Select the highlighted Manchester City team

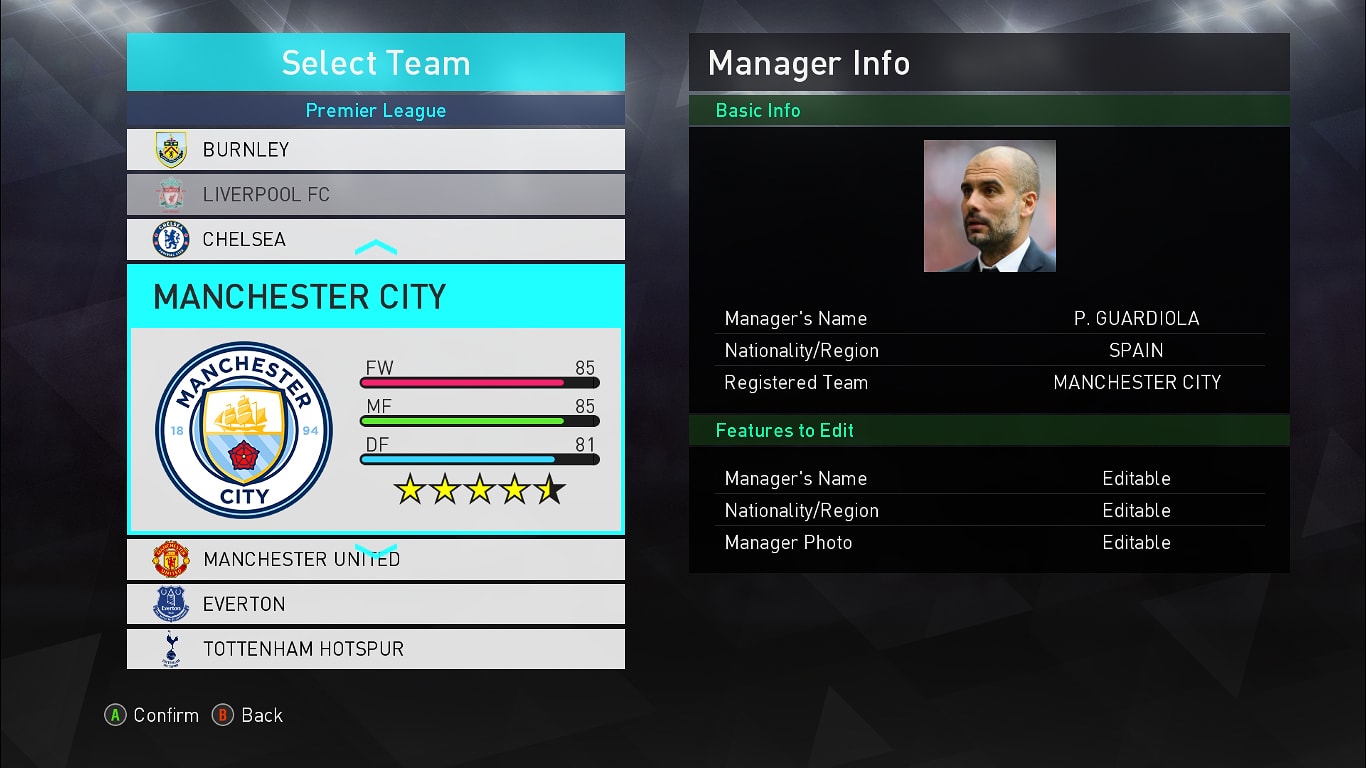click(x=375, y=297)
